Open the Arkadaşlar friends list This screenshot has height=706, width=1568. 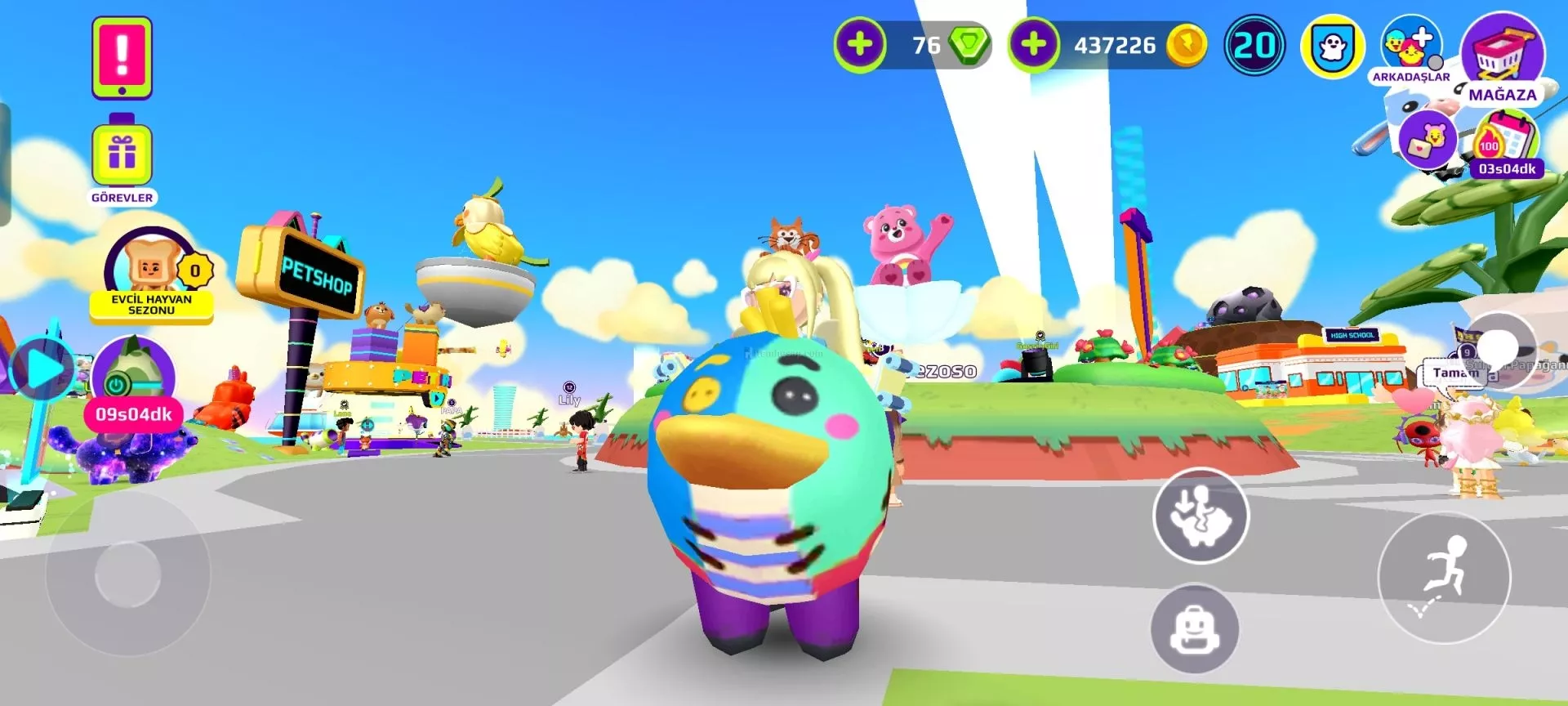click(x=1410, y=49)
